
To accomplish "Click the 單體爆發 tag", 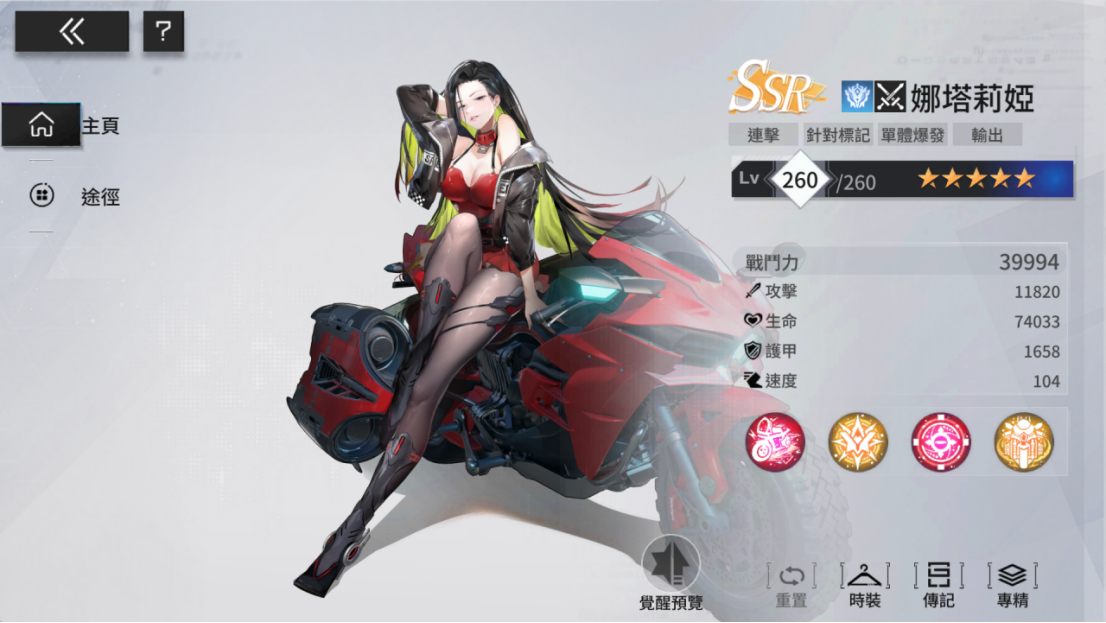I will tap(912, 135).
